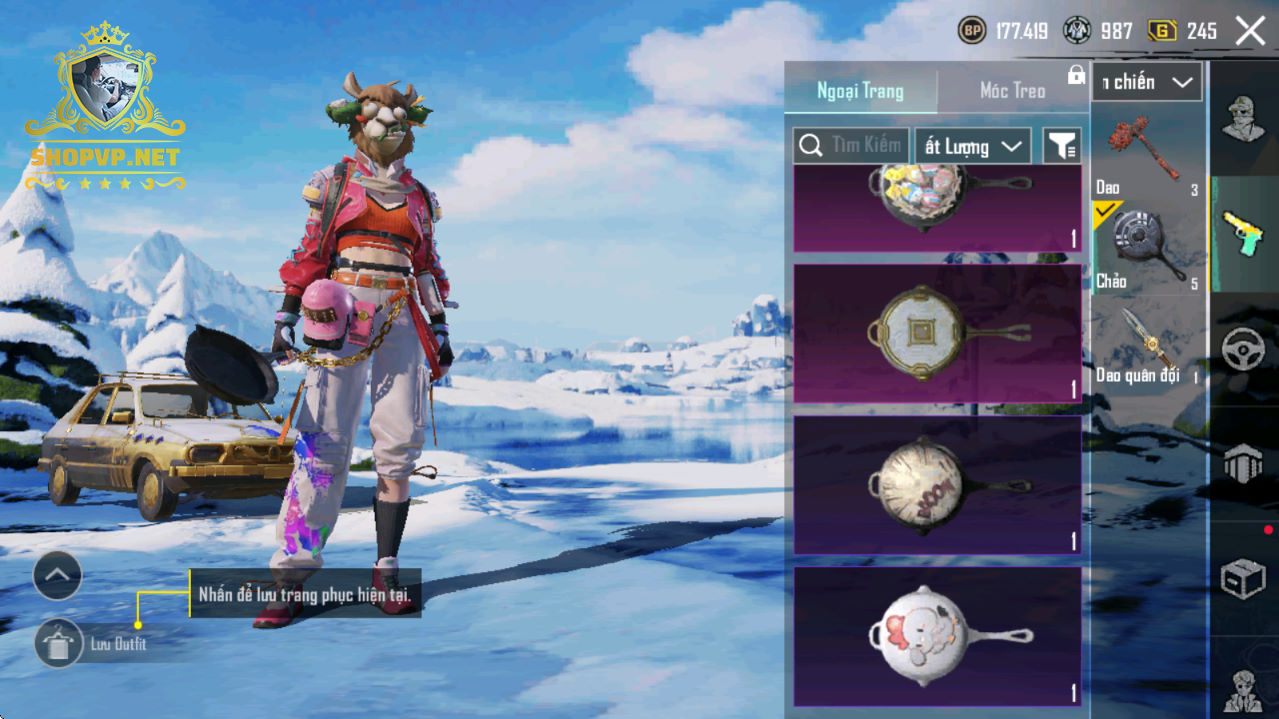Open the character outfit section icon
The image size is (1279, 719).
1243,120
